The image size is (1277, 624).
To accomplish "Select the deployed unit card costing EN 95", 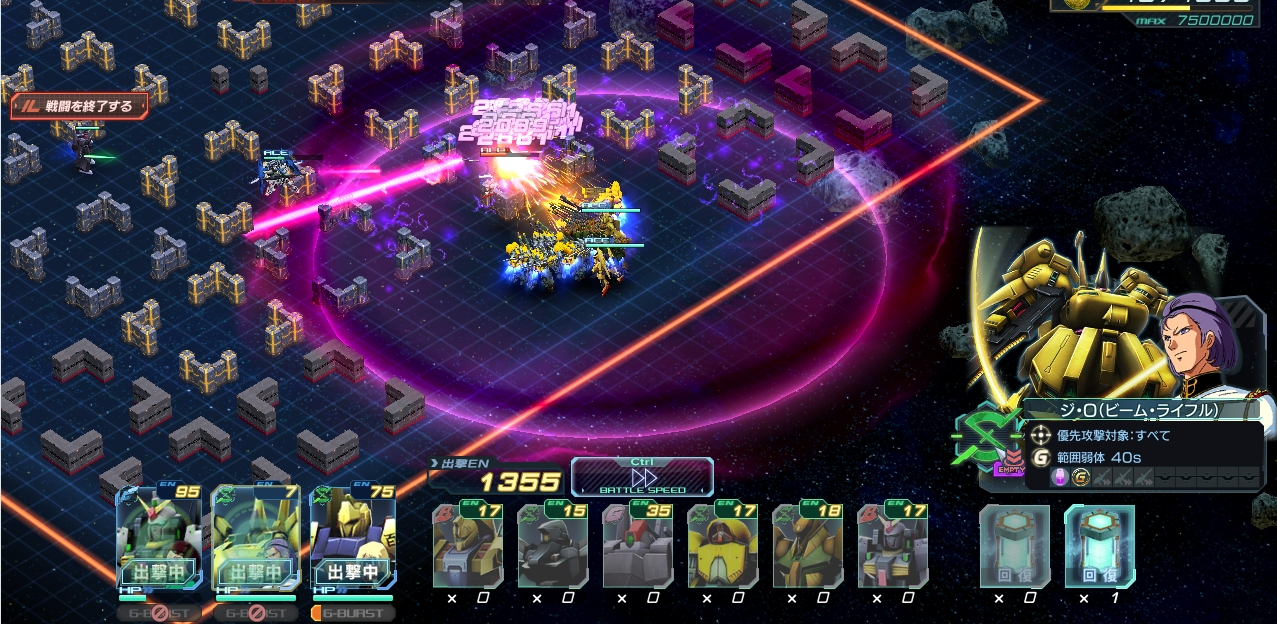I will [159, 538].
